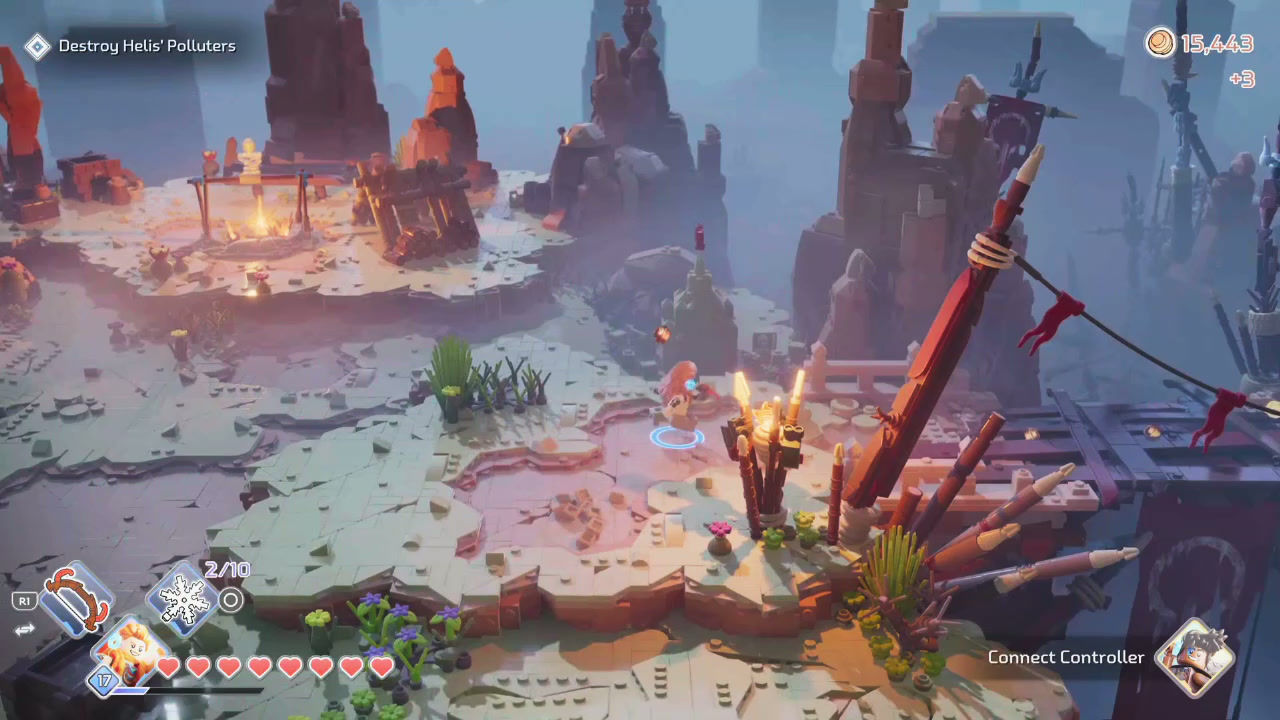The image size is (1280, 720).
Task: Activate the snowflake frost gadget icon
Action: [x=185, y=598]
